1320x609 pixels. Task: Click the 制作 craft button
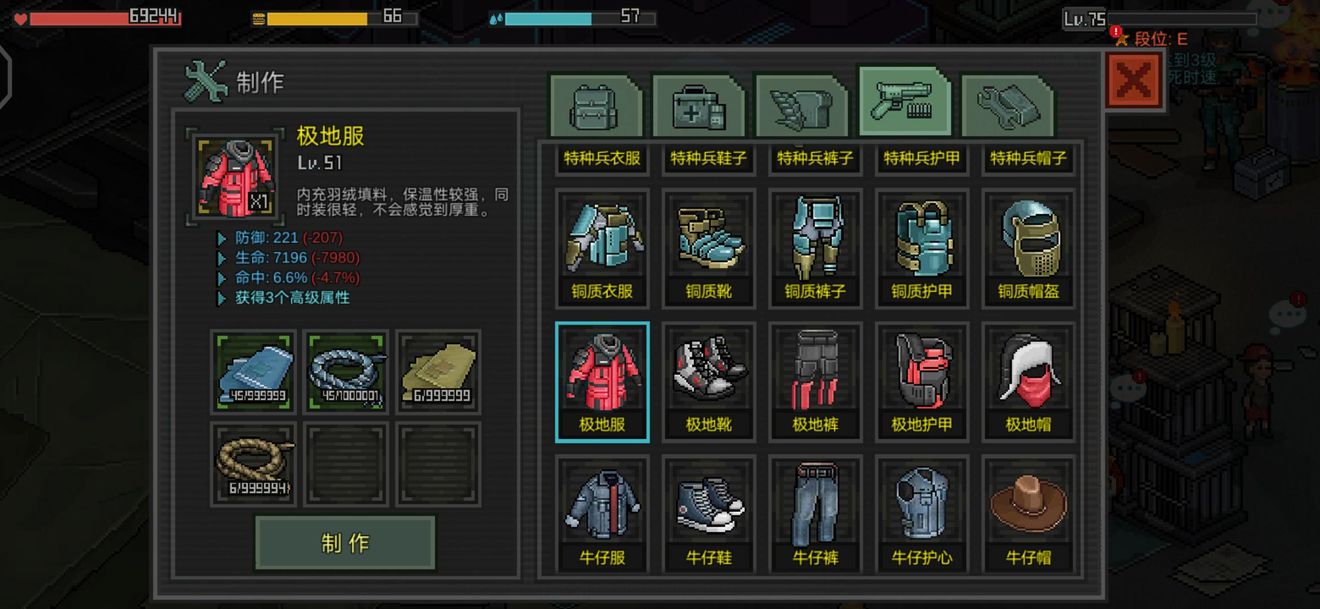345,543
